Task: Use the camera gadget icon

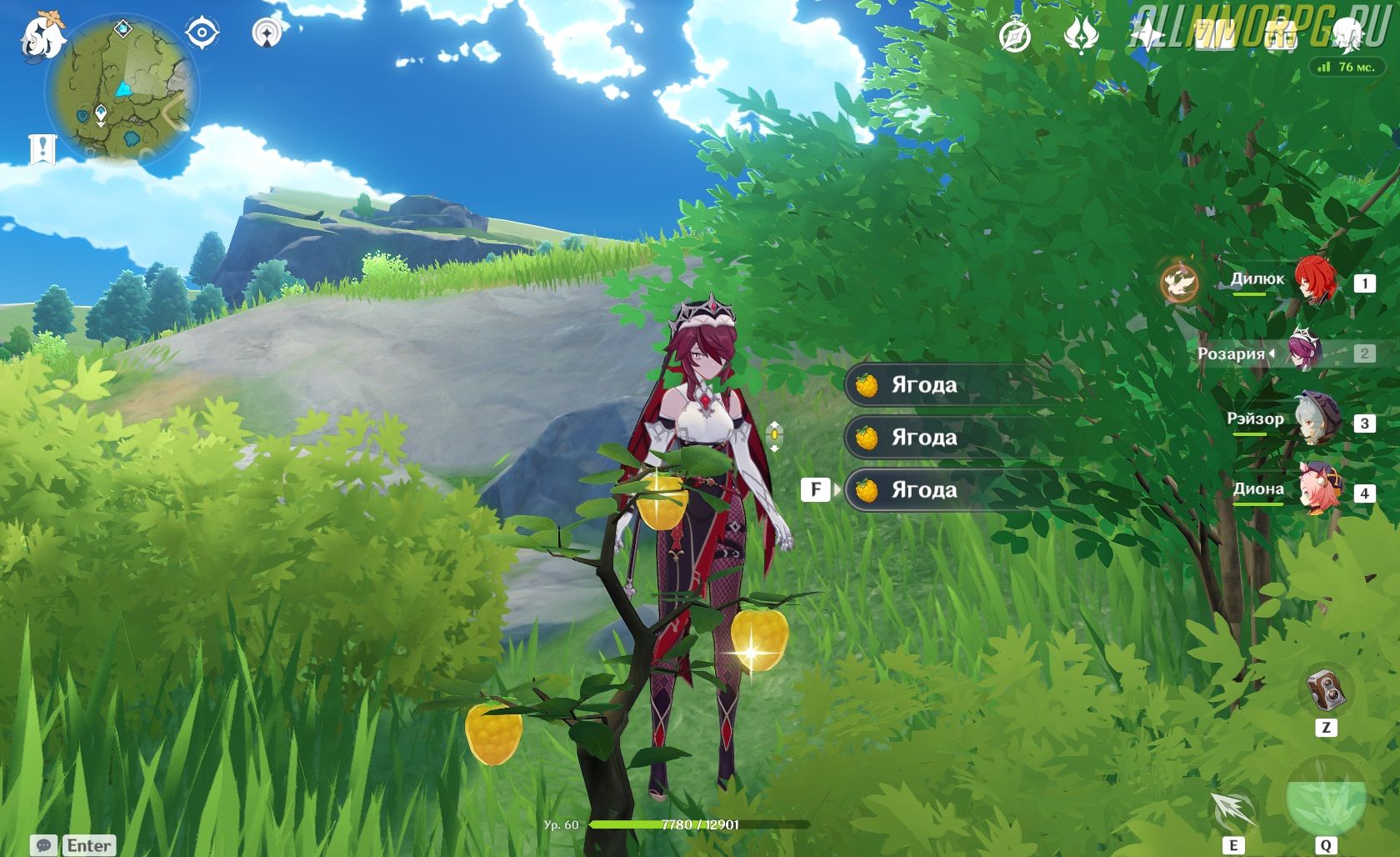Action: pyautogui.click(x=1325, y=689)
